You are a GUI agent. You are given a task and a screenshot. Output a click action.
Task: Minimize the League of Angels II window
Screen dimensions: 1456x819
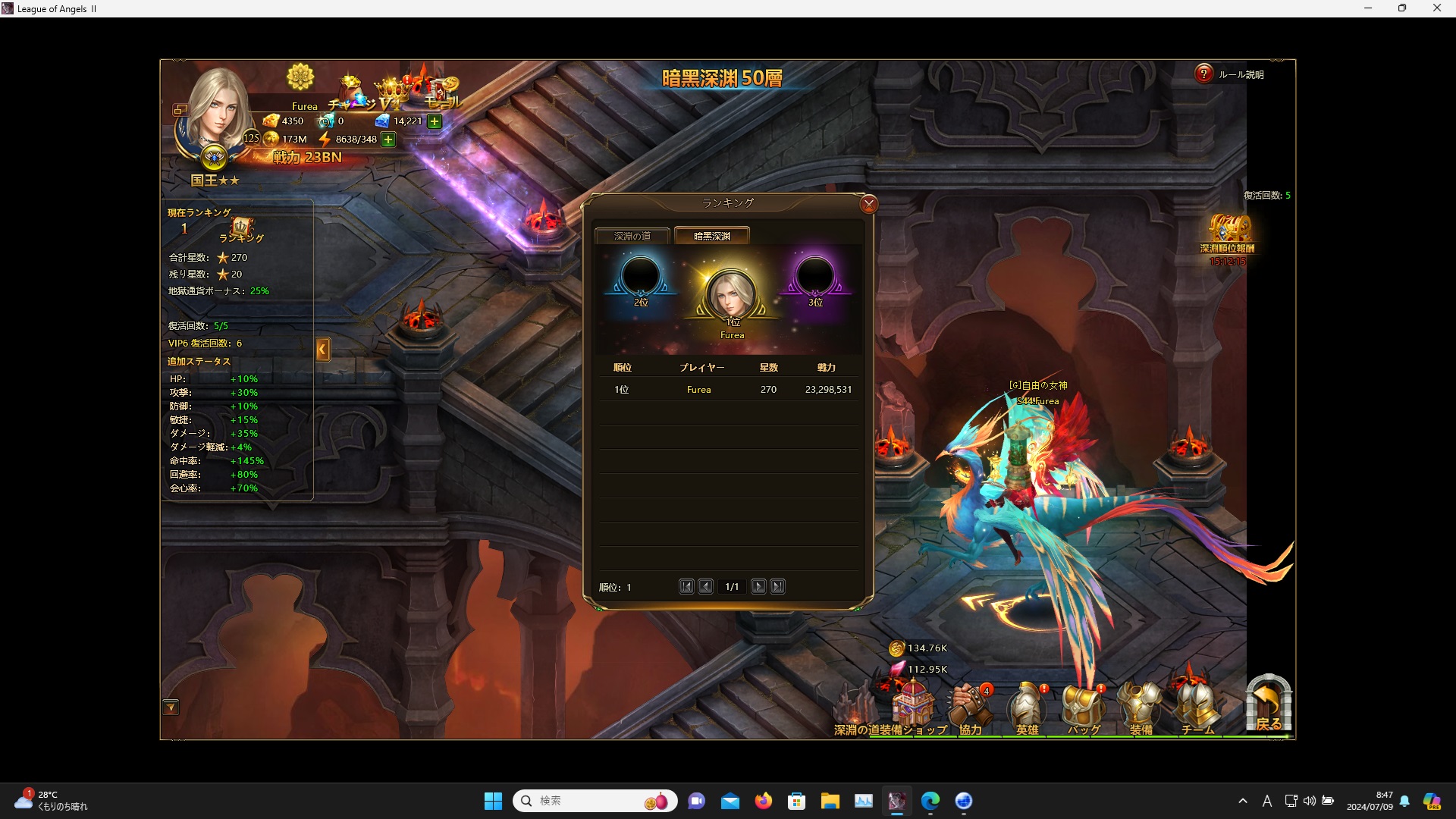pyautogui.click(x=1368, y=8)
